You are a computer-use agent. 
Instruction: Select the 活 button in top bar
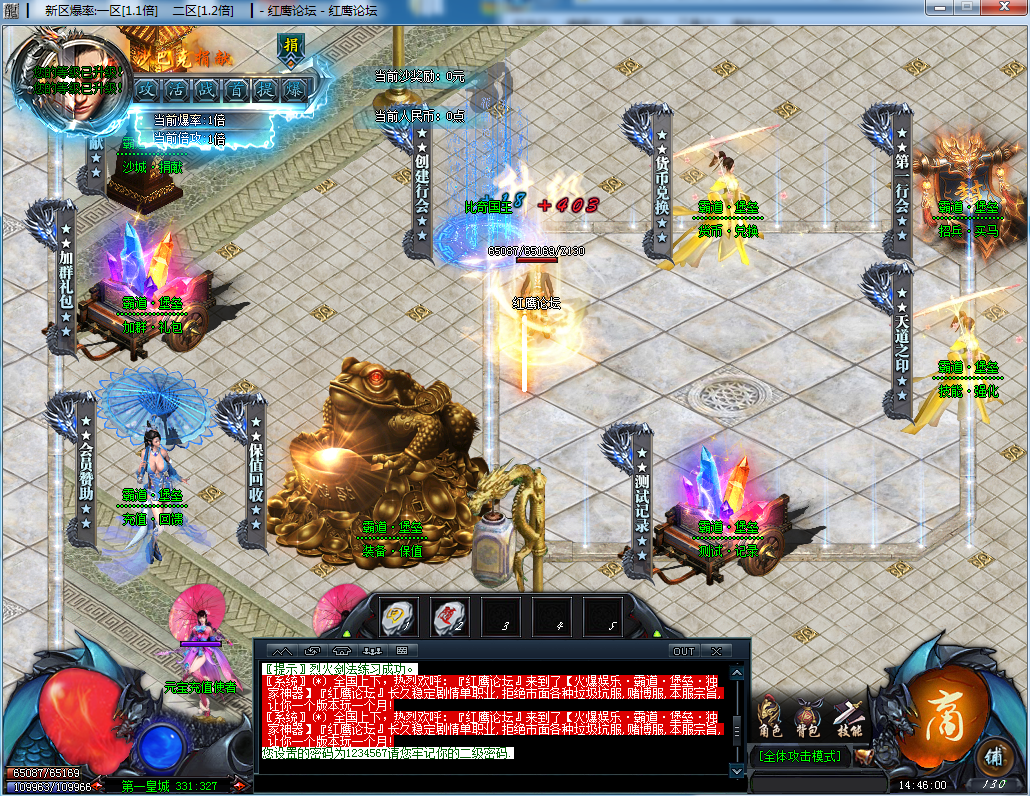coord(178,88)
